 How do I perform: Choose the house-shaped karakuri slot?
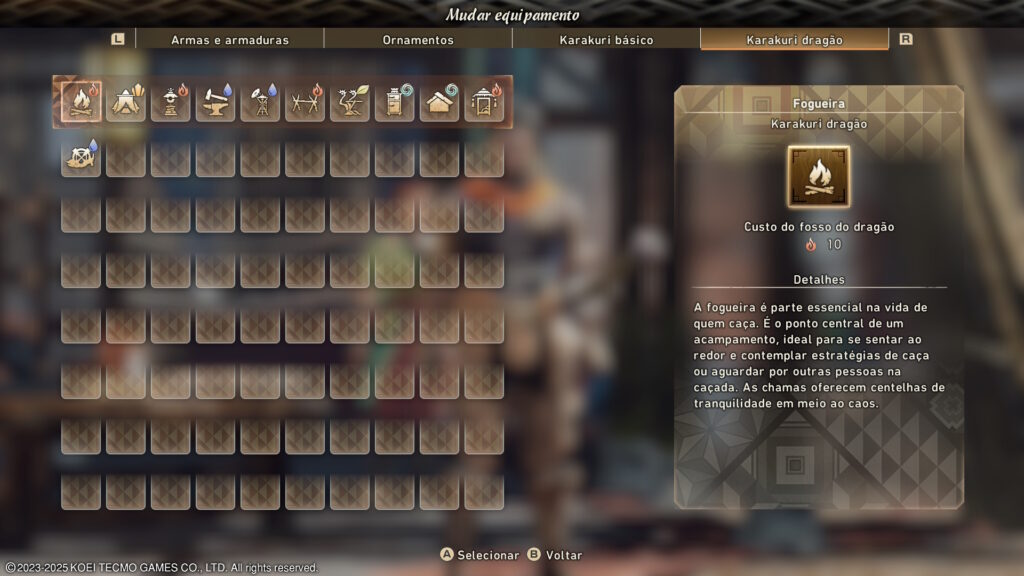pos(439,101)
